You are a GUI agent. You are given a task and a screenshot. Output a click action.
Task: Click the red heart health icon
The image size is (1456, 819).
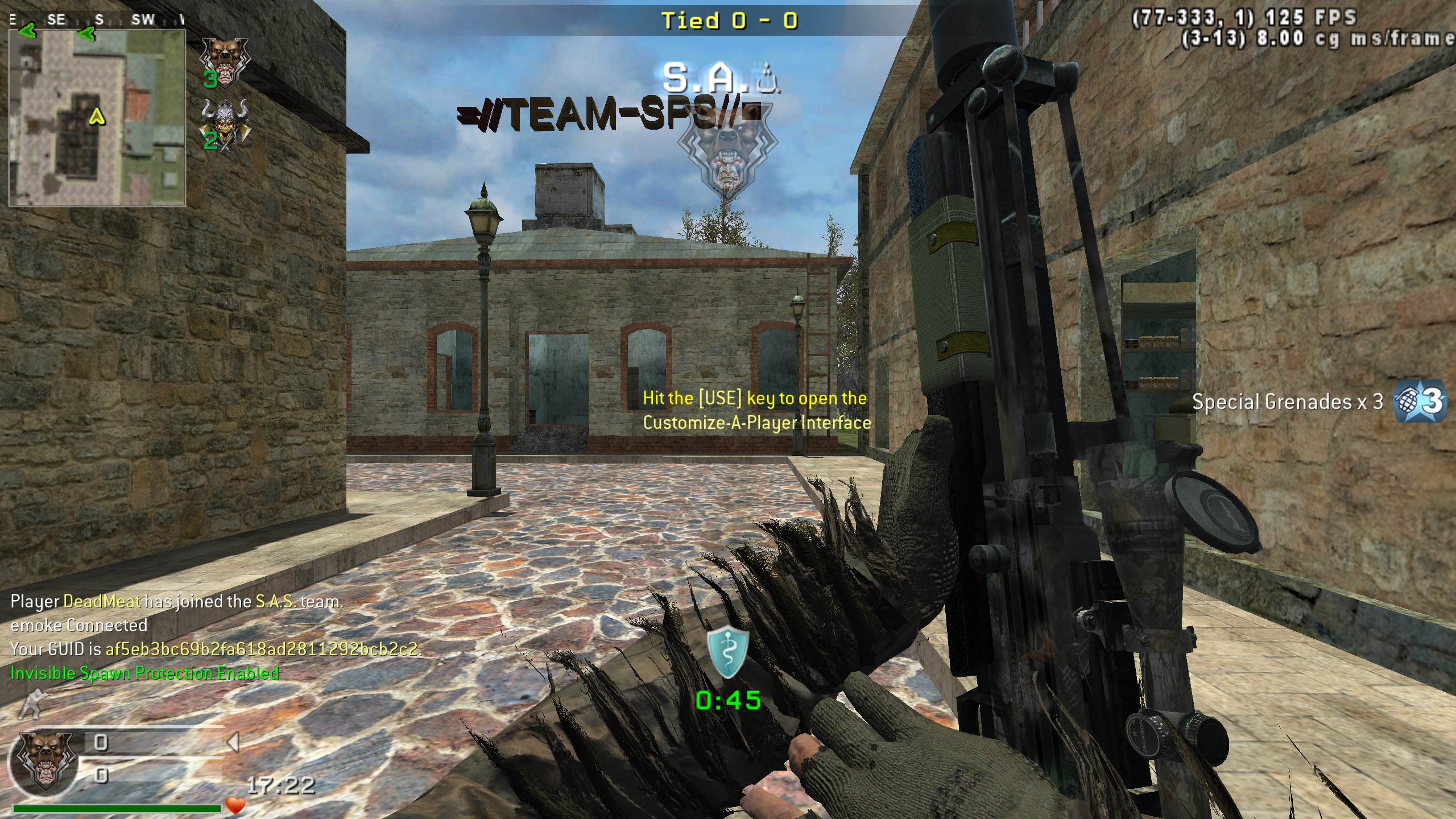pyautogui.click(x=235, y=805)
